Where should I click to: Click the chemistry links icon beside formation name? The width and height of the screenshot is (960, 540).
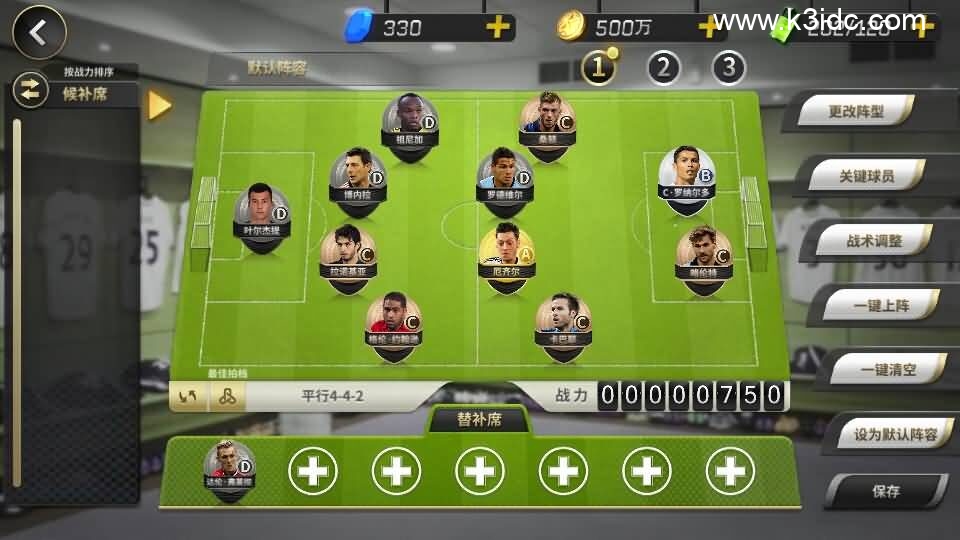pos(227,396)
